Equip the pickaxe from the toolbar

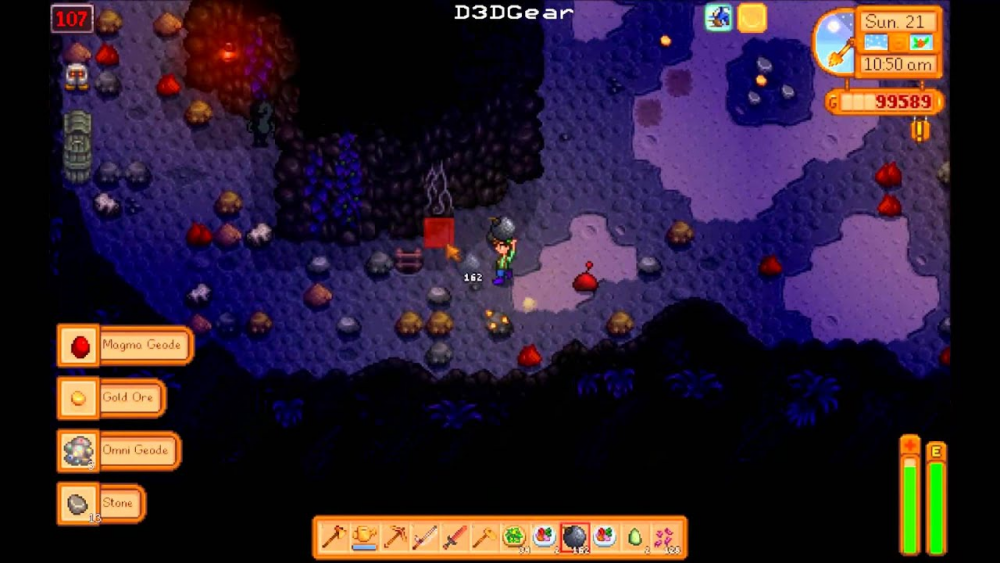[x=393, y=538]
